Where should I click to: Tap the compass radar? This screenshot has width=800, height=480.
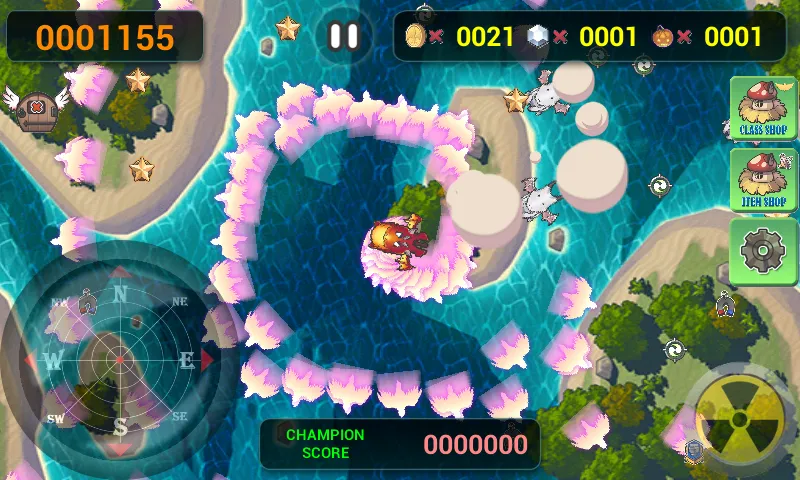click(x=120, y=357)
